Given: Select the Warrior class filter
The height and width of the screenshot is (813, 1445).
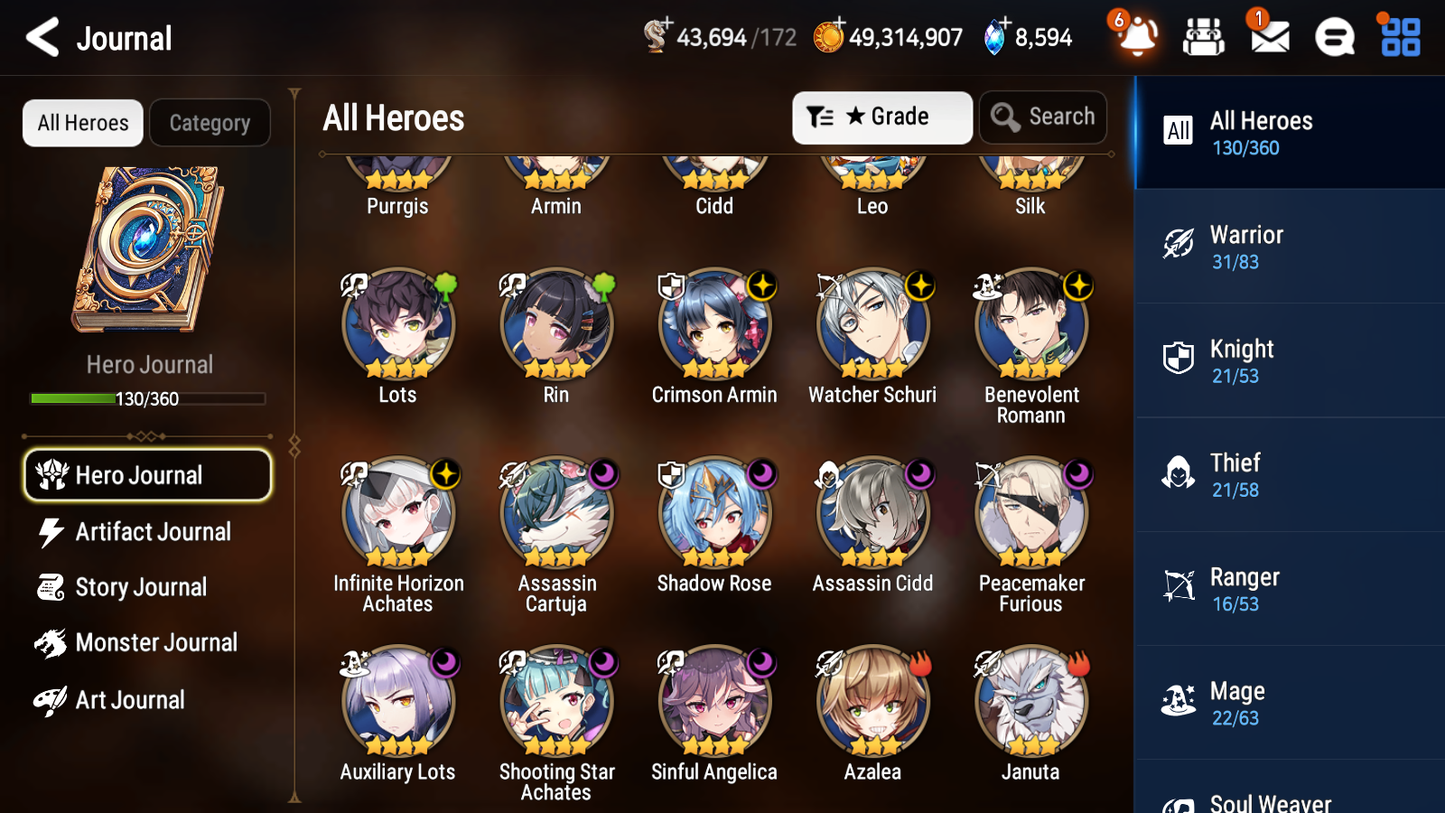Looking at the screenshot, I should pyautogui.click(x=1289, y=246).
